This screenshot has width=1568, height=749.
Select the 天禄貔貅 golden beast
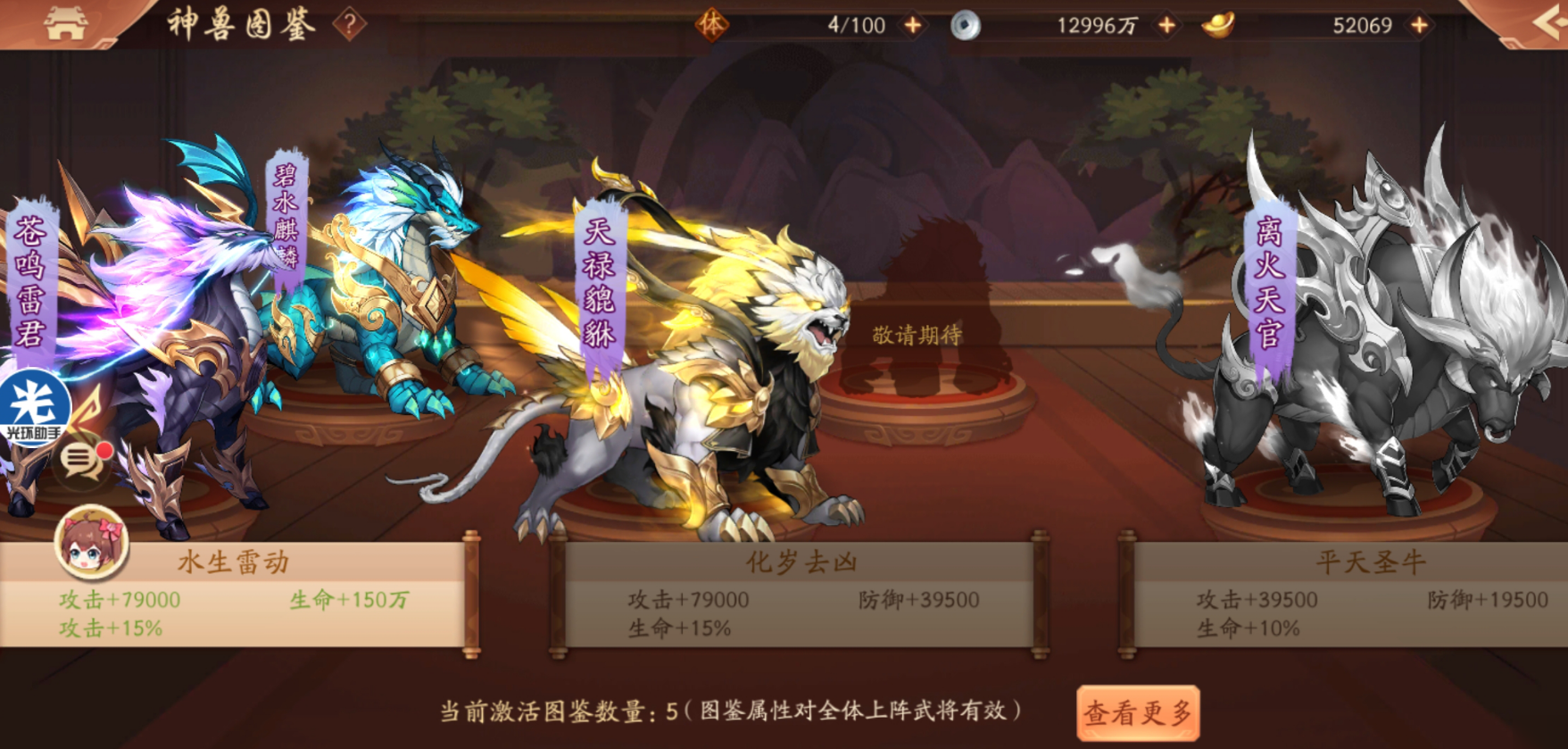tap(600, 286)
